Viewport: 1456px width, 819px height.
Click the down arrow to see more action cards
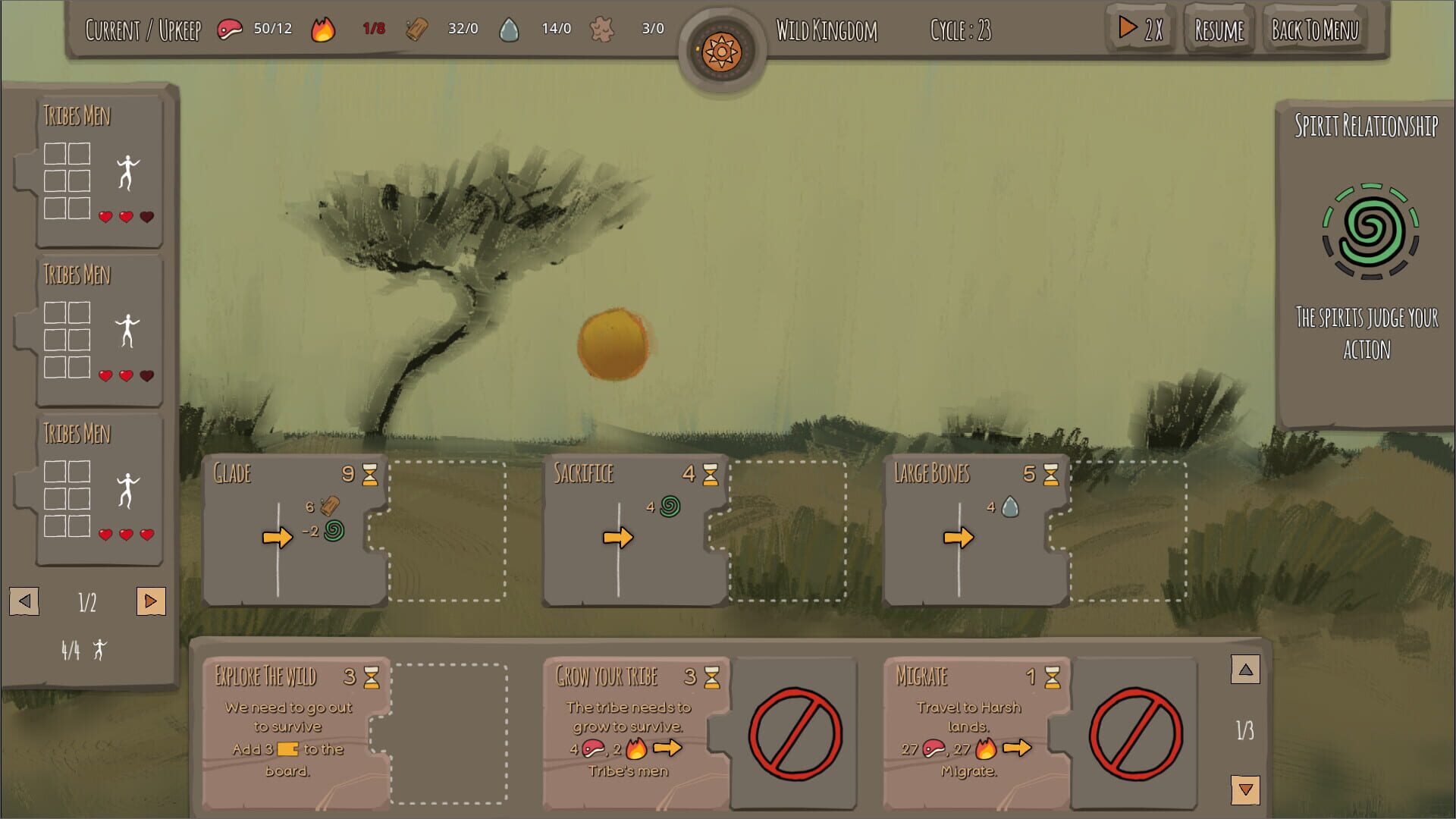1244,789
